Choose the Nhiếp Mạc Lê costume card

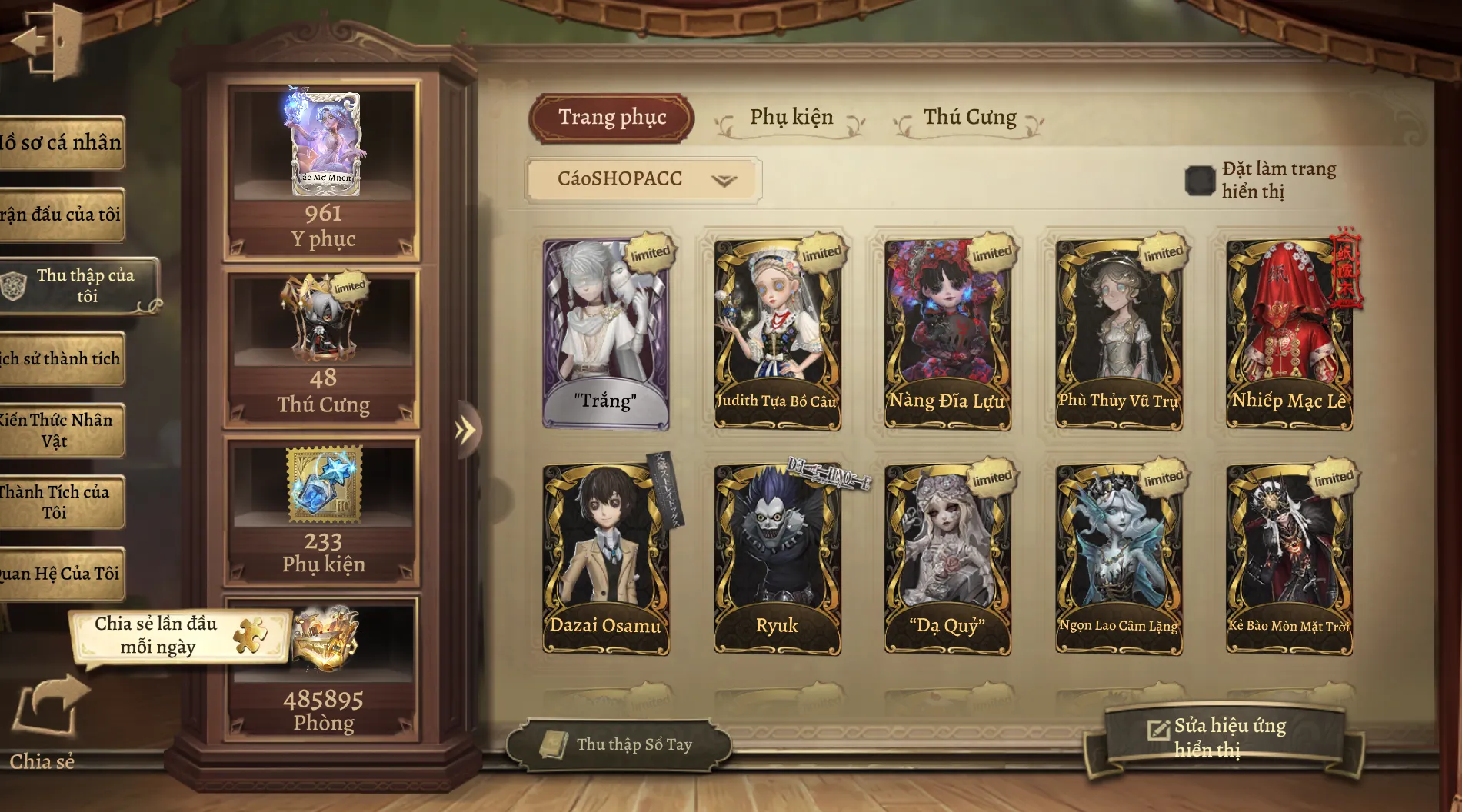pyautogui.click(x=1289, y=333)
